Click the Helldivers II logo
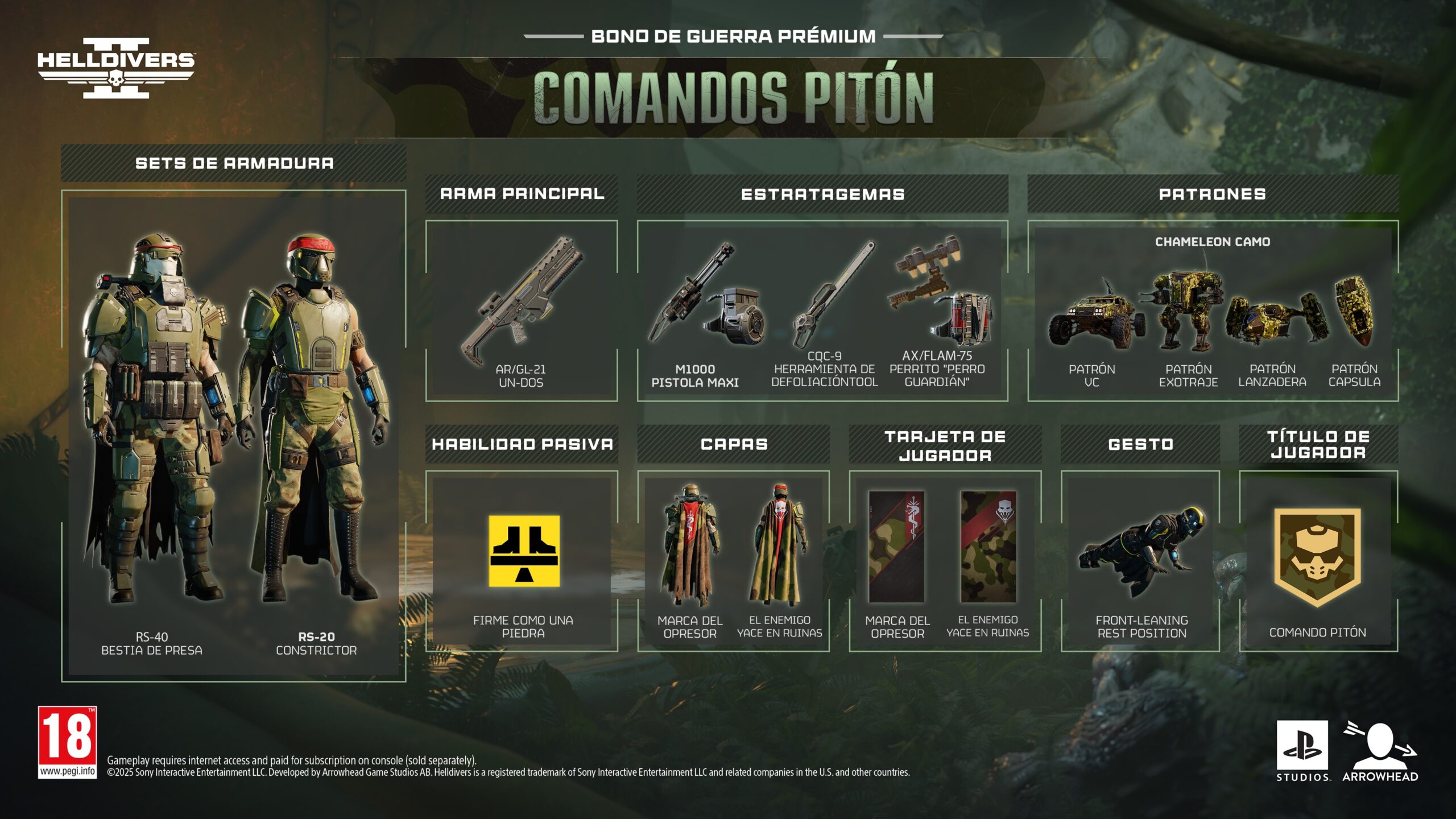 [x=116, y=68]
